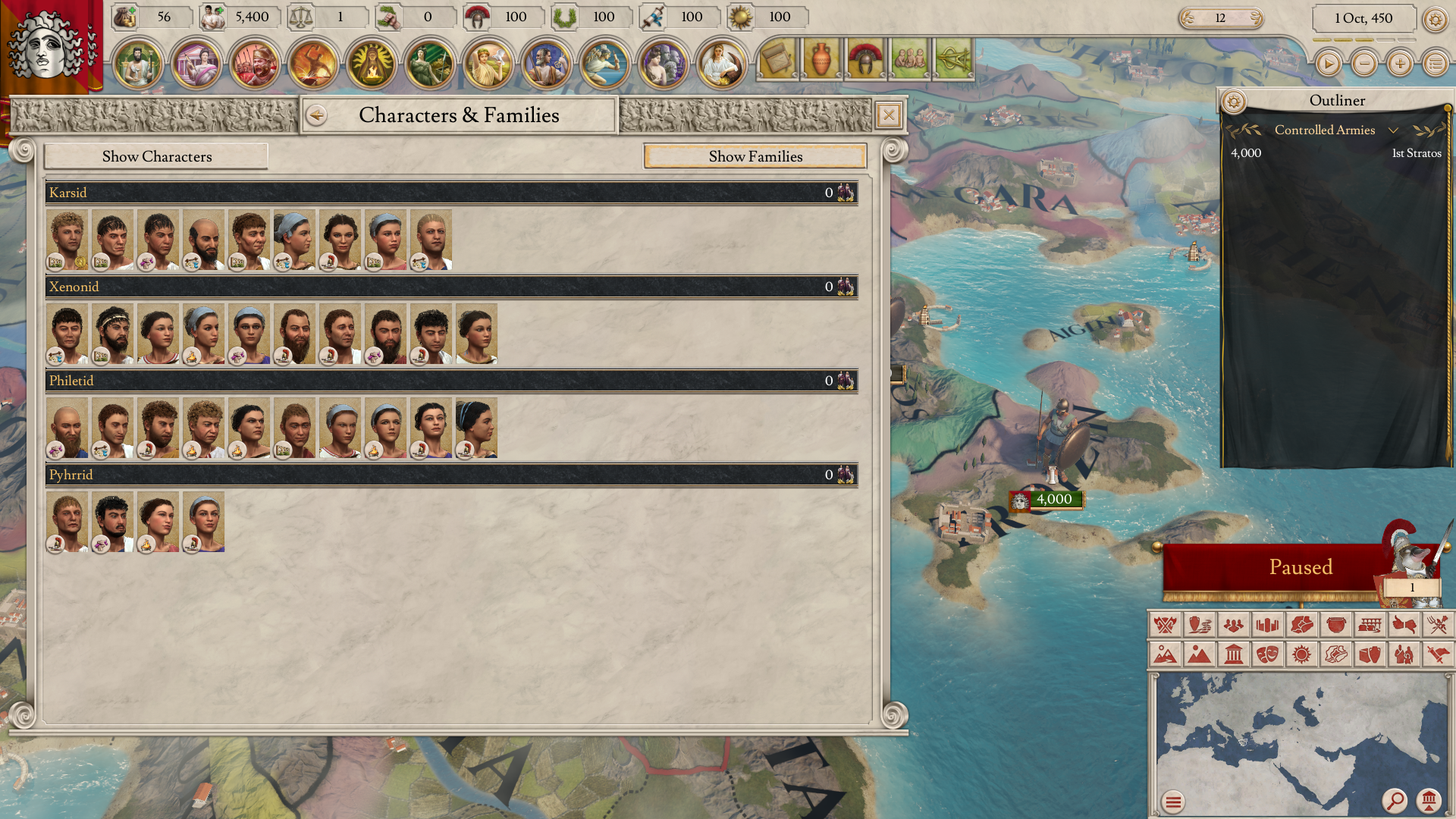Select the Philetid family header row
Viewport: 1456px width, 819px height.
pos(451,381)
